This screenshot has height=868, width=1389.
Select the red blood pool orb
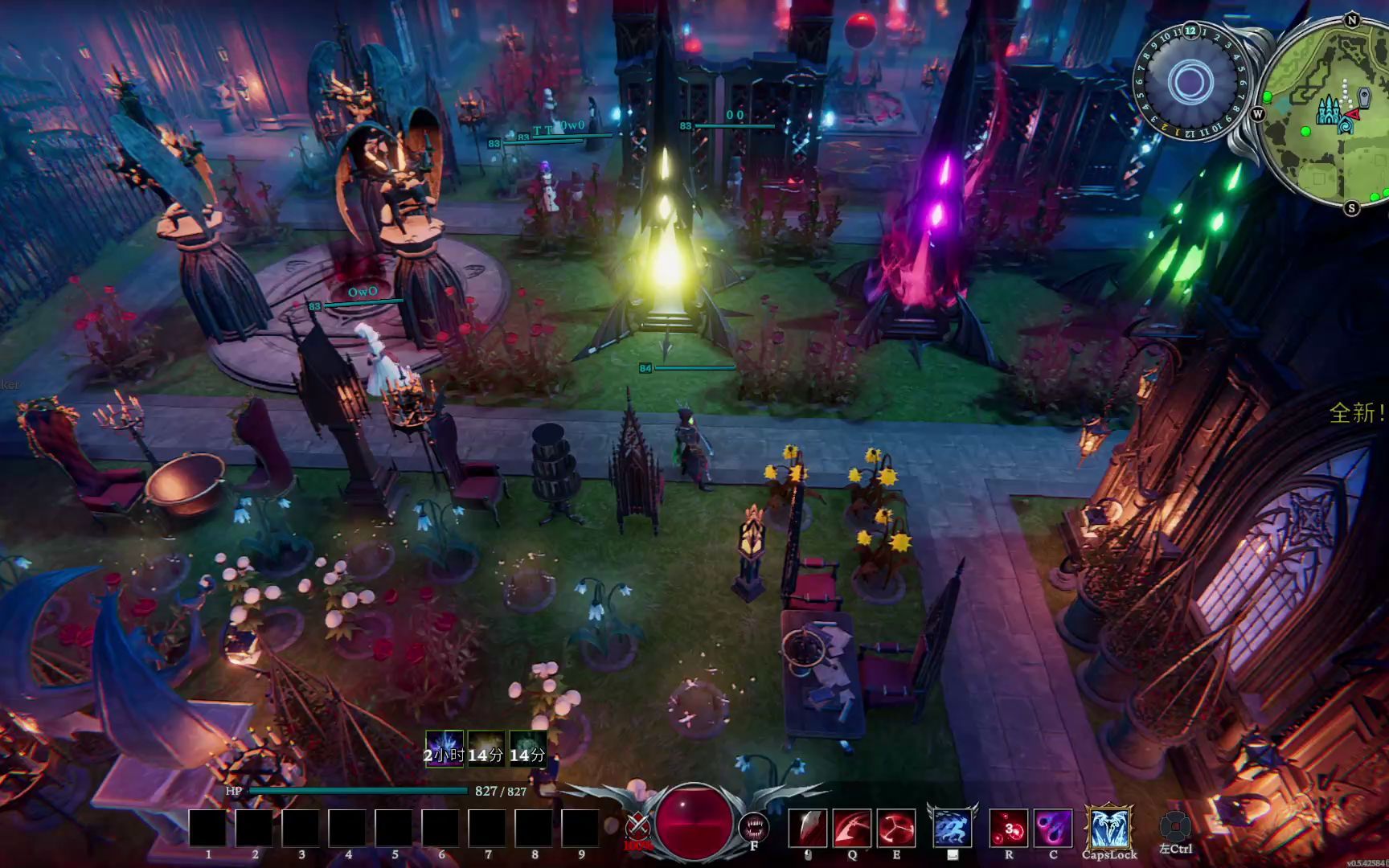tap(694, 821)
